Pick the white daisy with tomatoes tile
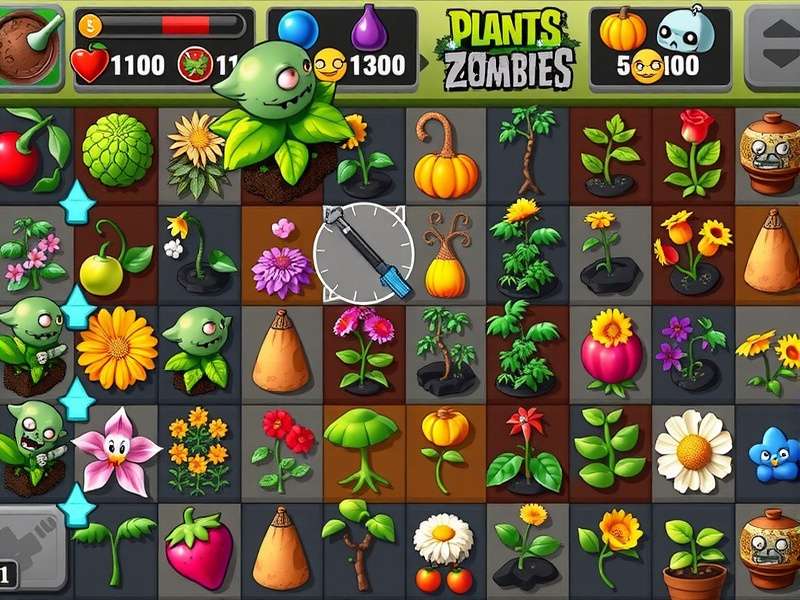 pyautogui.click(x=443, y=551)
